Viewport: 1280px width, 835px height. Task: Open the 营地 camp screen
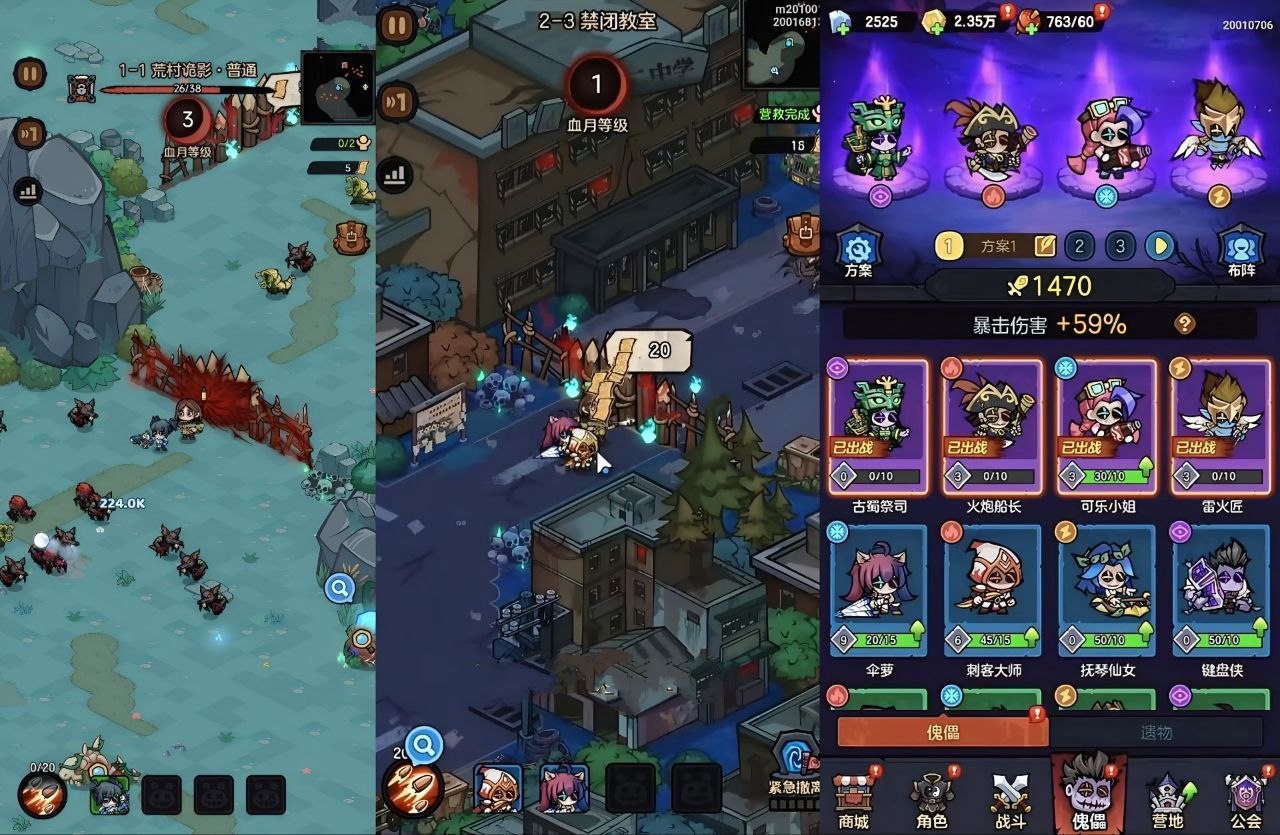pyautogui.click(x=1167, y=800)
